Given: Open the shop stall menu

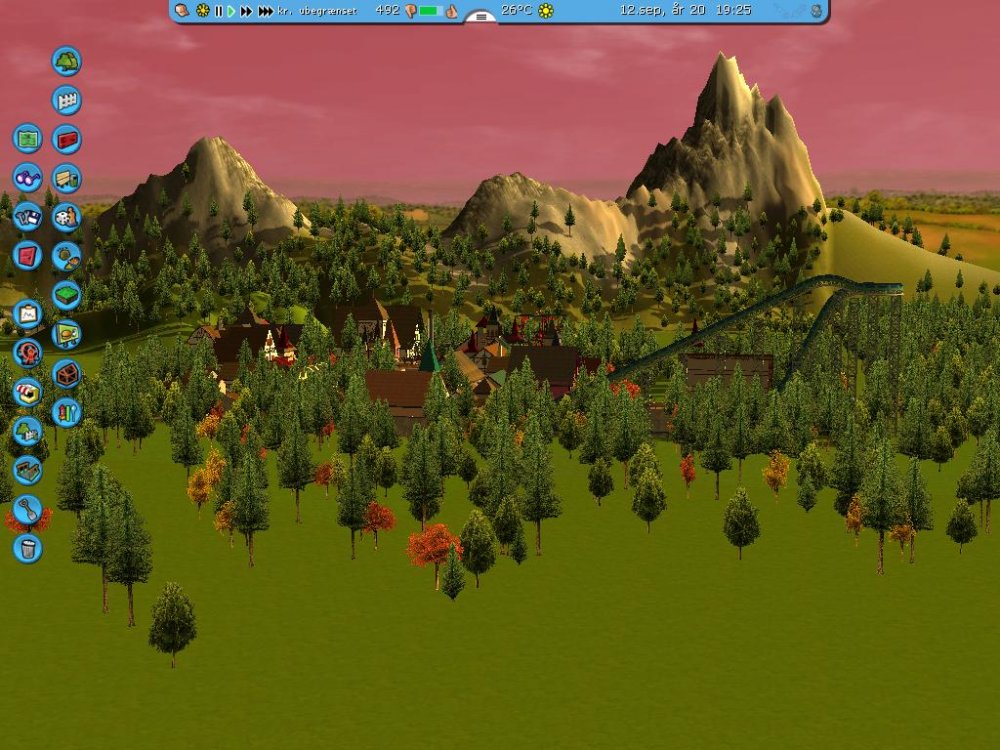Looking at the screenshot, I should click(27, 391).
